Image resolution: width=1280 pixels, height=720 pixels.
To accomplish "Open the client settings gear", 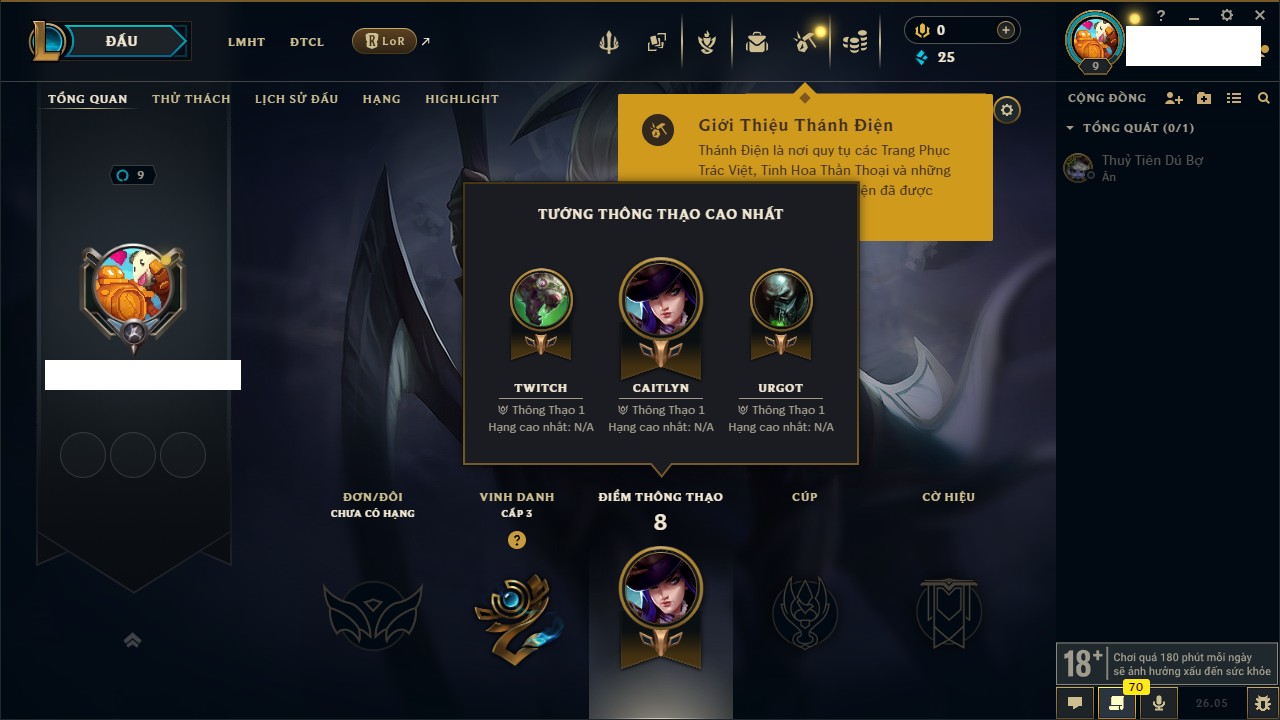I will pyautogui.click(x=1227, y=16).
